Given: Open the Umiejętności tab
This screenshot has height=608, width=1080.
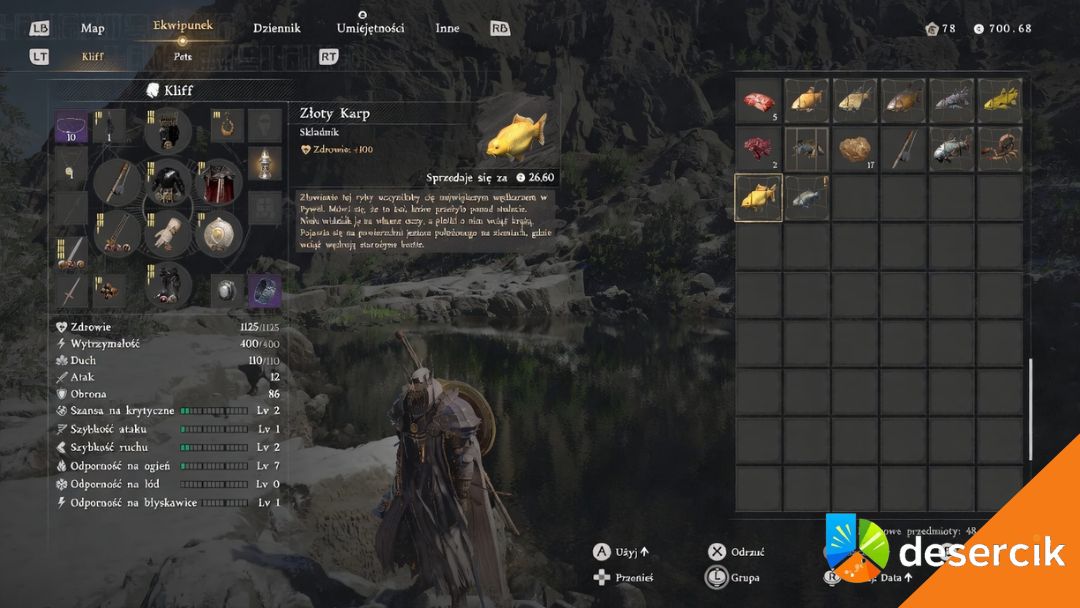Looking at the screenshot, I should [370, 28].
